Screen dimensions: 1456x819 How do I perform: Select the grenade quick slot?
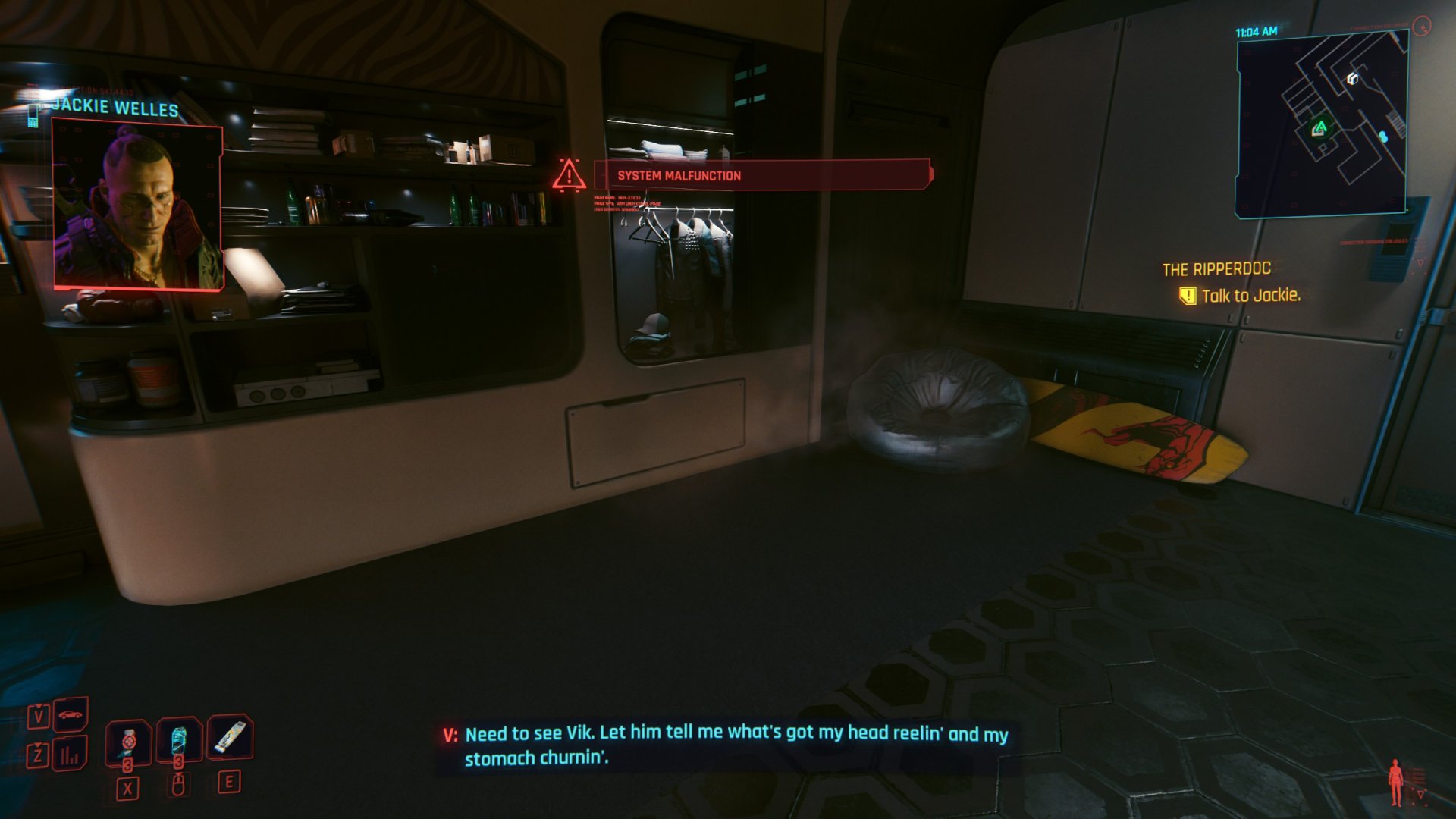tap(128, 742)
